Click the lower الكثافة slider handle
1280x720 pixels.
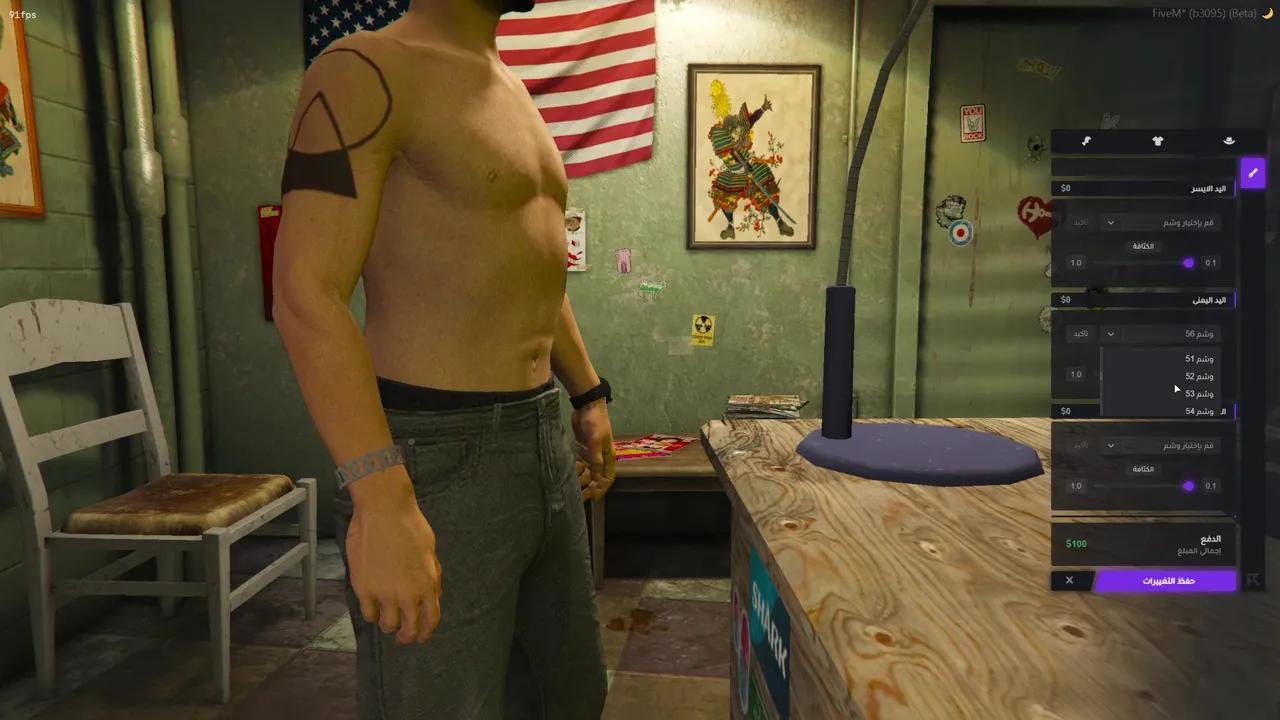[x=1188, y=486]
